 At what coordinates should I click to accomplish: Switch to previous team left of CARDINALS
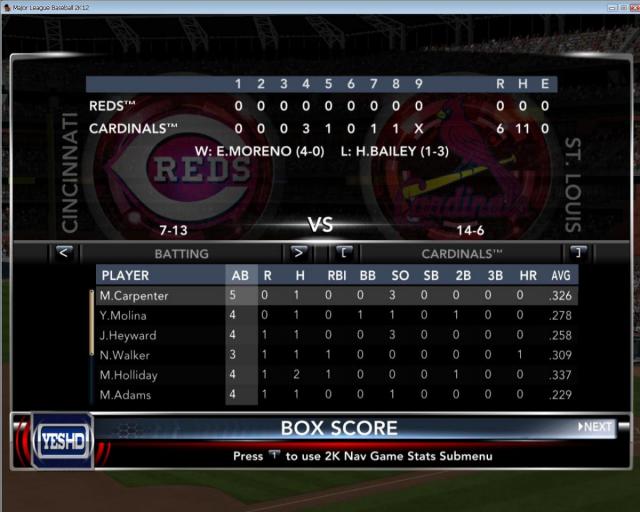click(x=343, y=252)
